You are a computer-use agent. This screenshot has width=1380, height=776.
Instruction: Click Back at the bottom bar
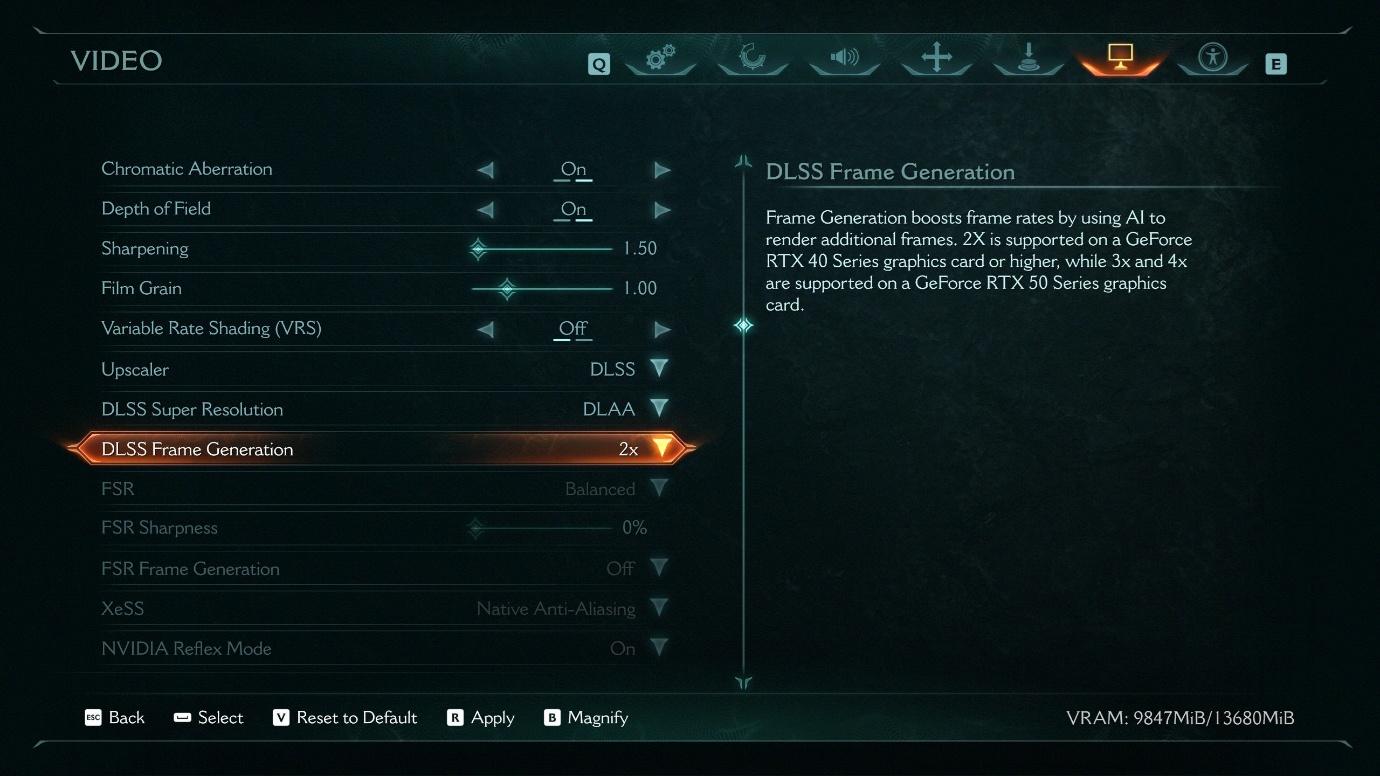pyautogui.click(x=115, y=718)
